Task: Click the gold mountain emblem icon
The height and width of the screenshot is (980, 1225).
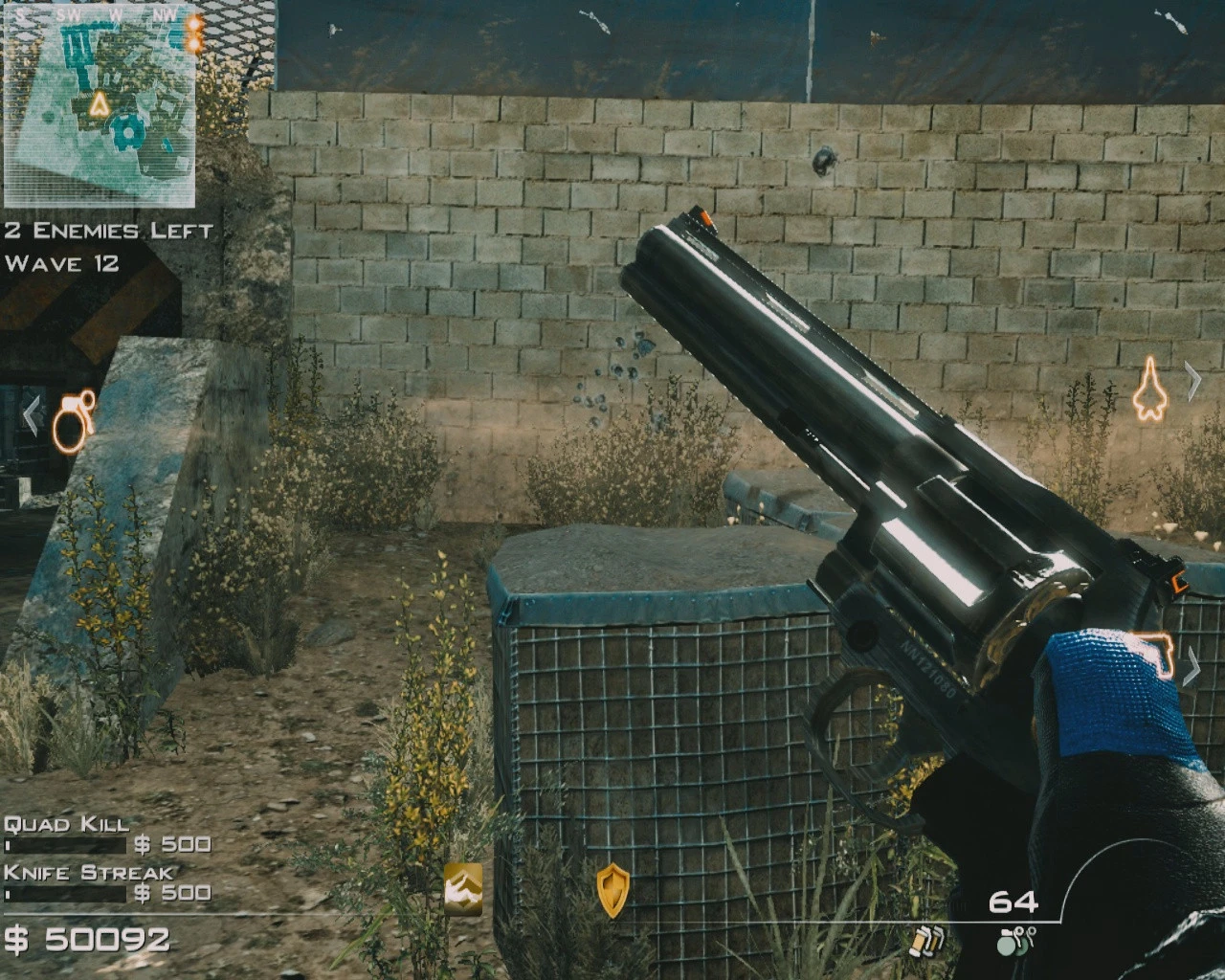Action: coord(461,887)
